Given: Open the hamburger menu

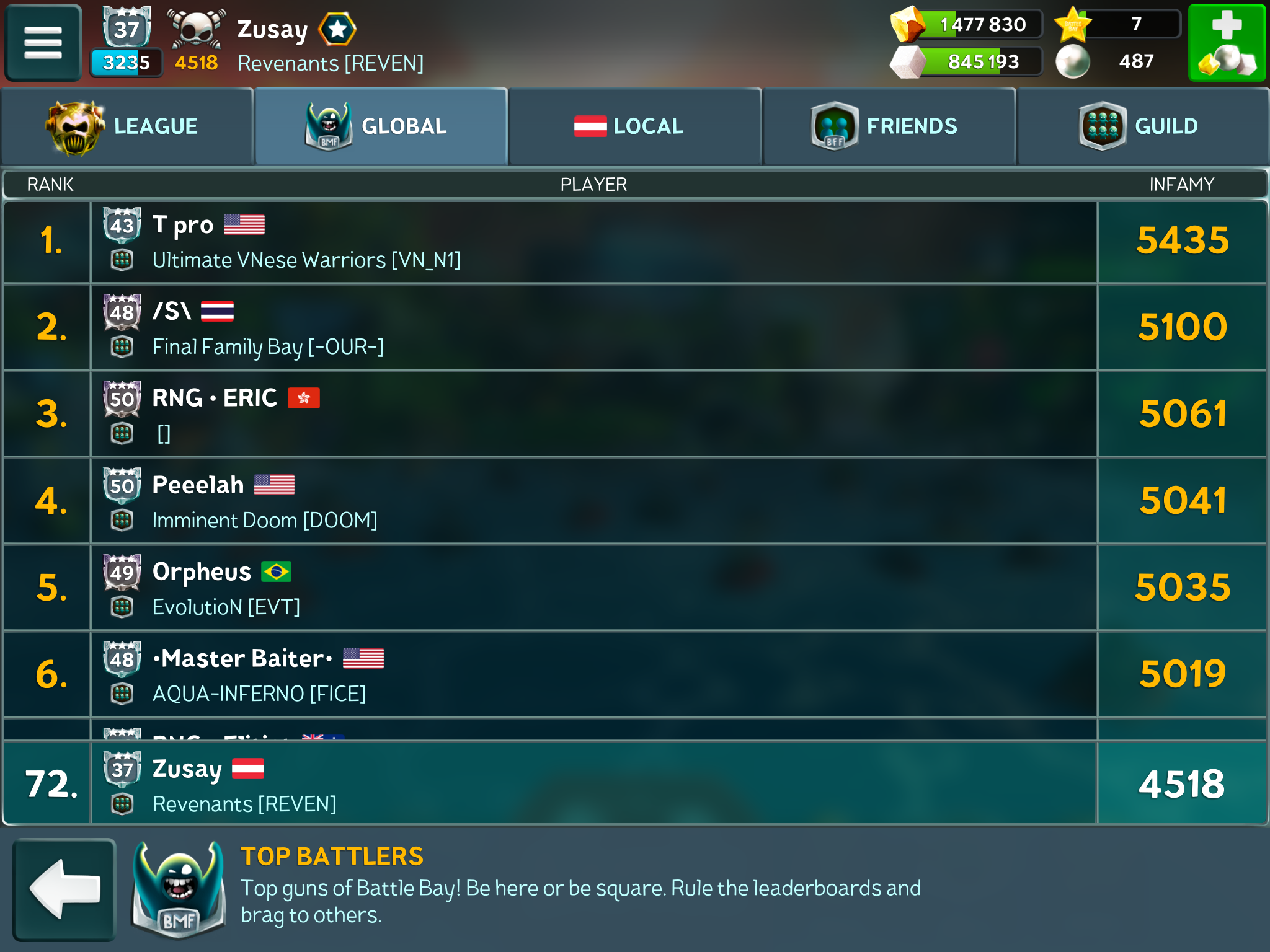Looking at the screenshot, I should 43,43.
